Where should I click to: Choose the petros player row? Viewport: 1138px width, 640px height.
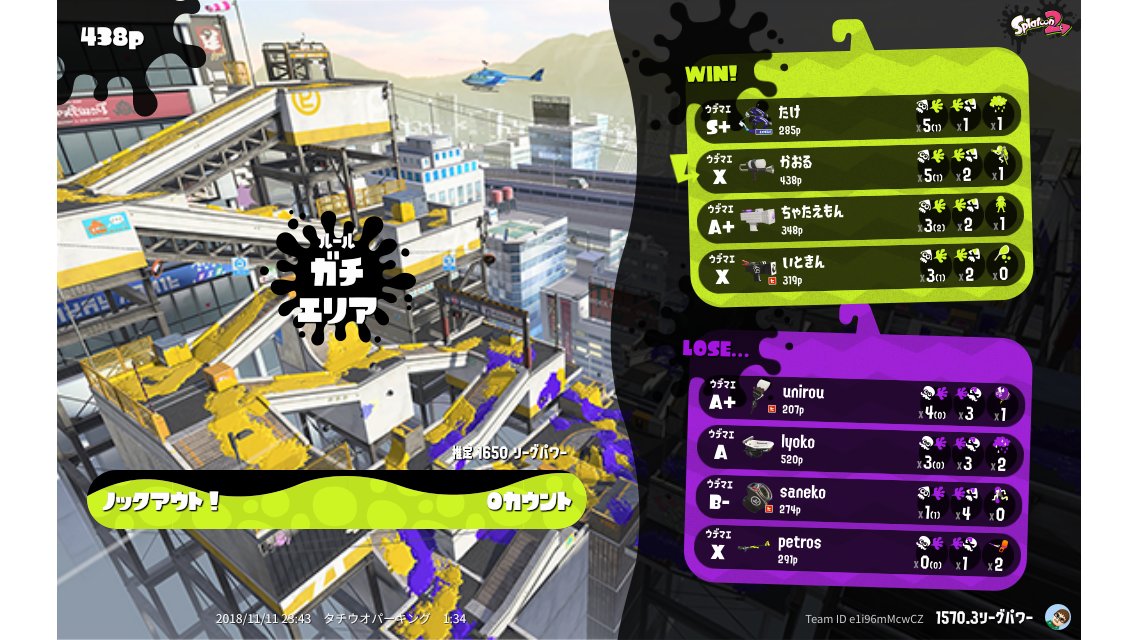[x=858, y=549]
